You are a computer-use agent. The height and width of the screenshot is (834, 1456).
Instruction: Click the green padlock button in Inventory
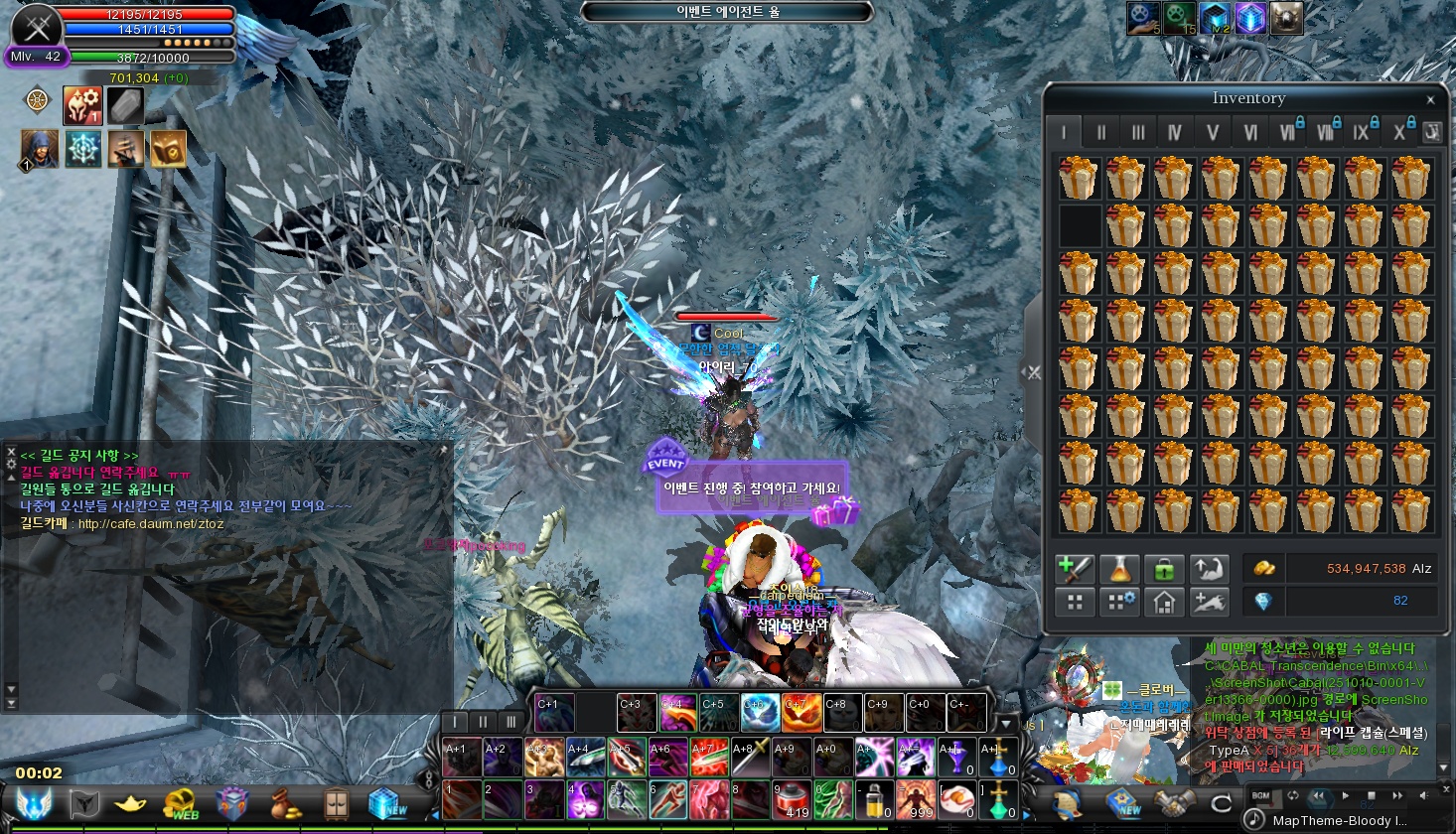[x=1163, y=569]
